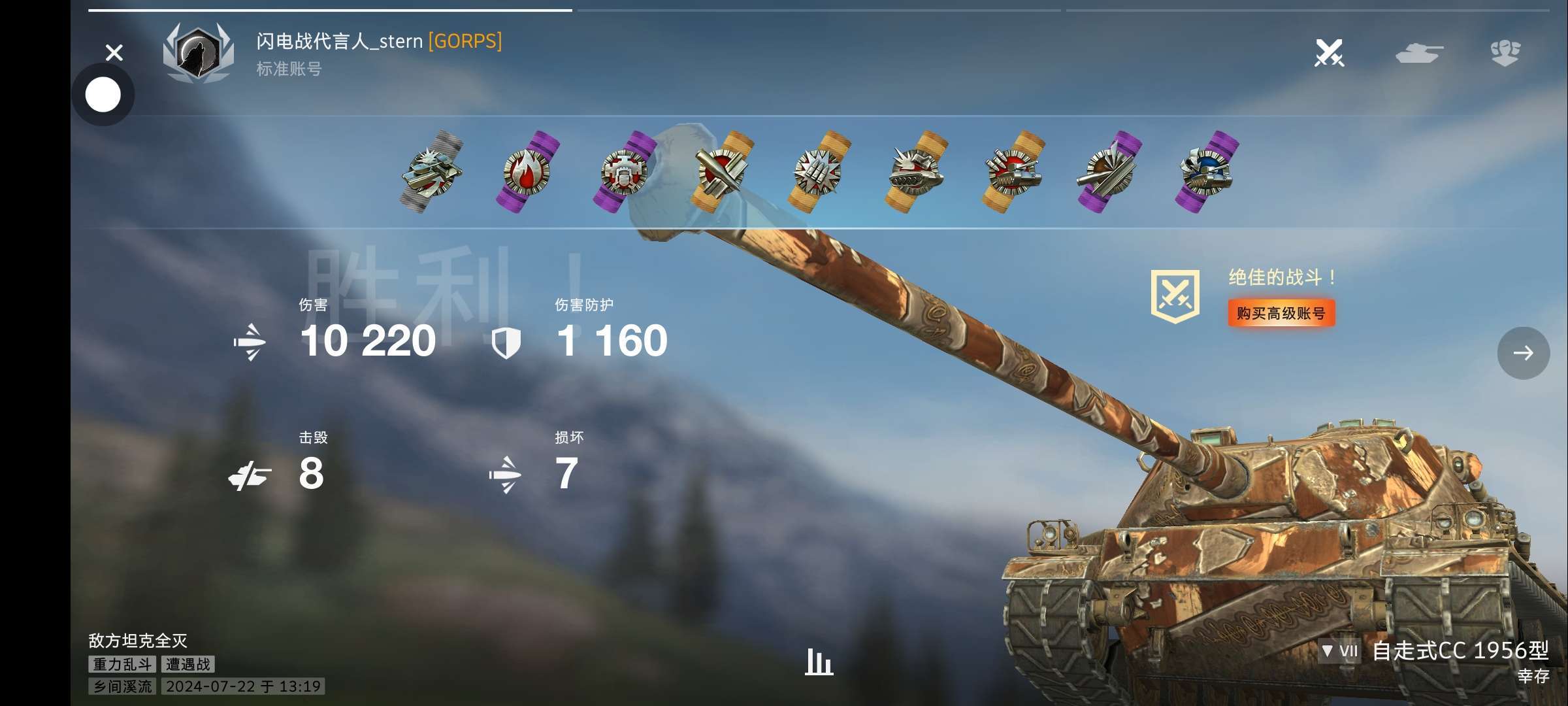Select the shell-burst medal with yellow ribbon
This screenshot has width=1568, height=706.
click(x=819, y=172)
